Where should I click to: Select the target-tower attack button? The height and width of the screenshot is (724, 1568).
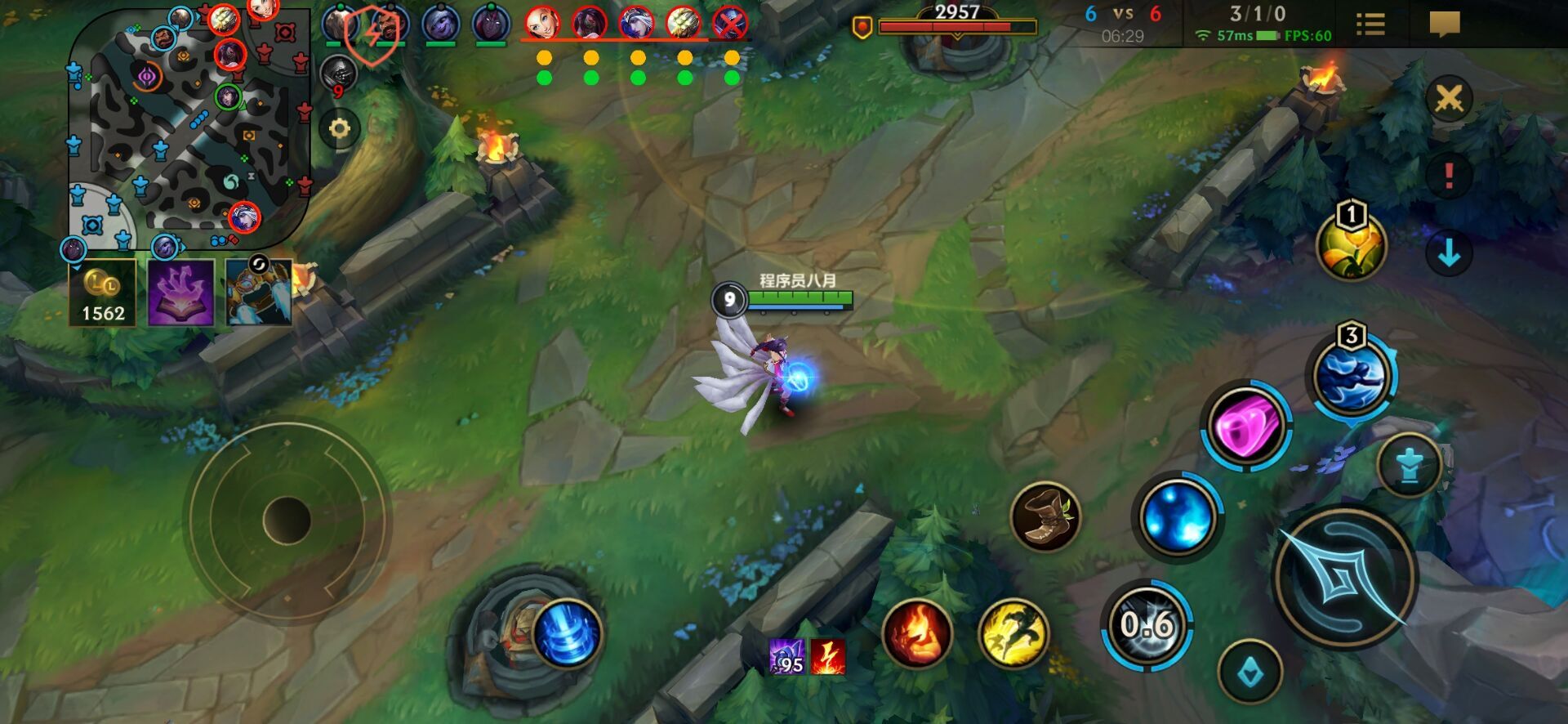tap(1409, 467)
